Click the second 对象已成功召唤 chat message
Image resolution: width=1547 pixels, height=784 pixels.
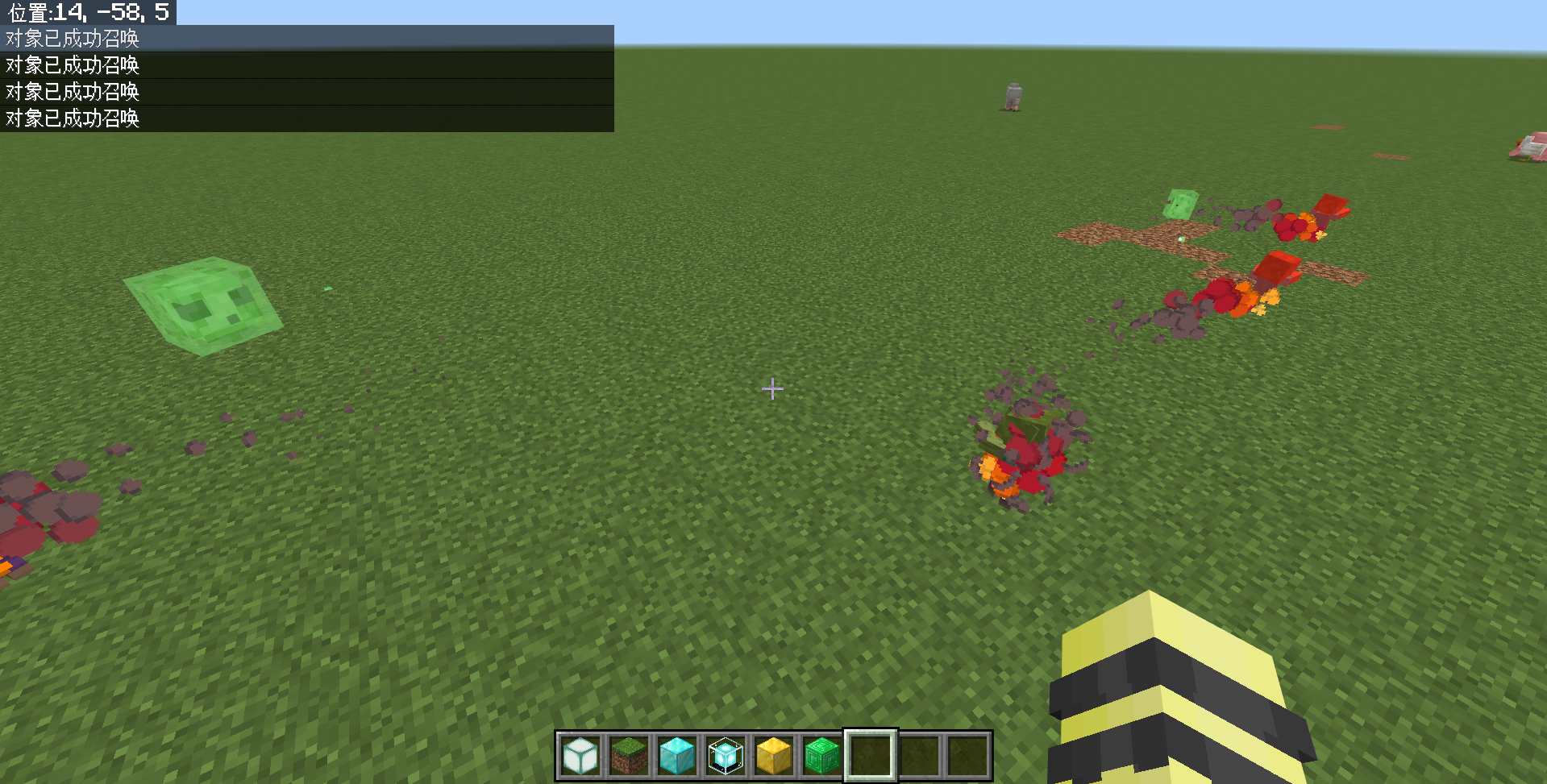72,65
